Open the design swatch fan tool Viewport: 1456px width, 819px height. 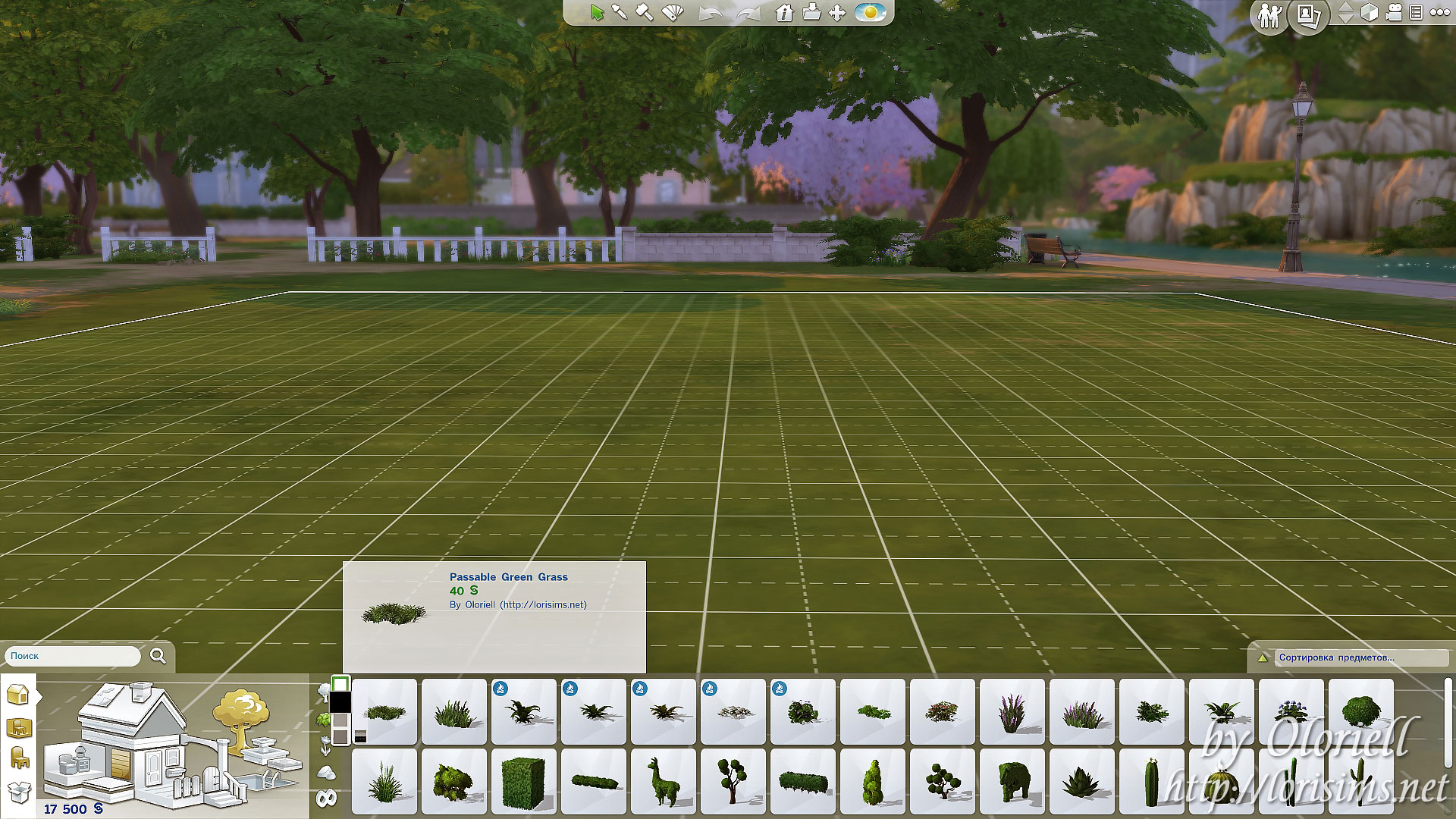pos(673,12)
